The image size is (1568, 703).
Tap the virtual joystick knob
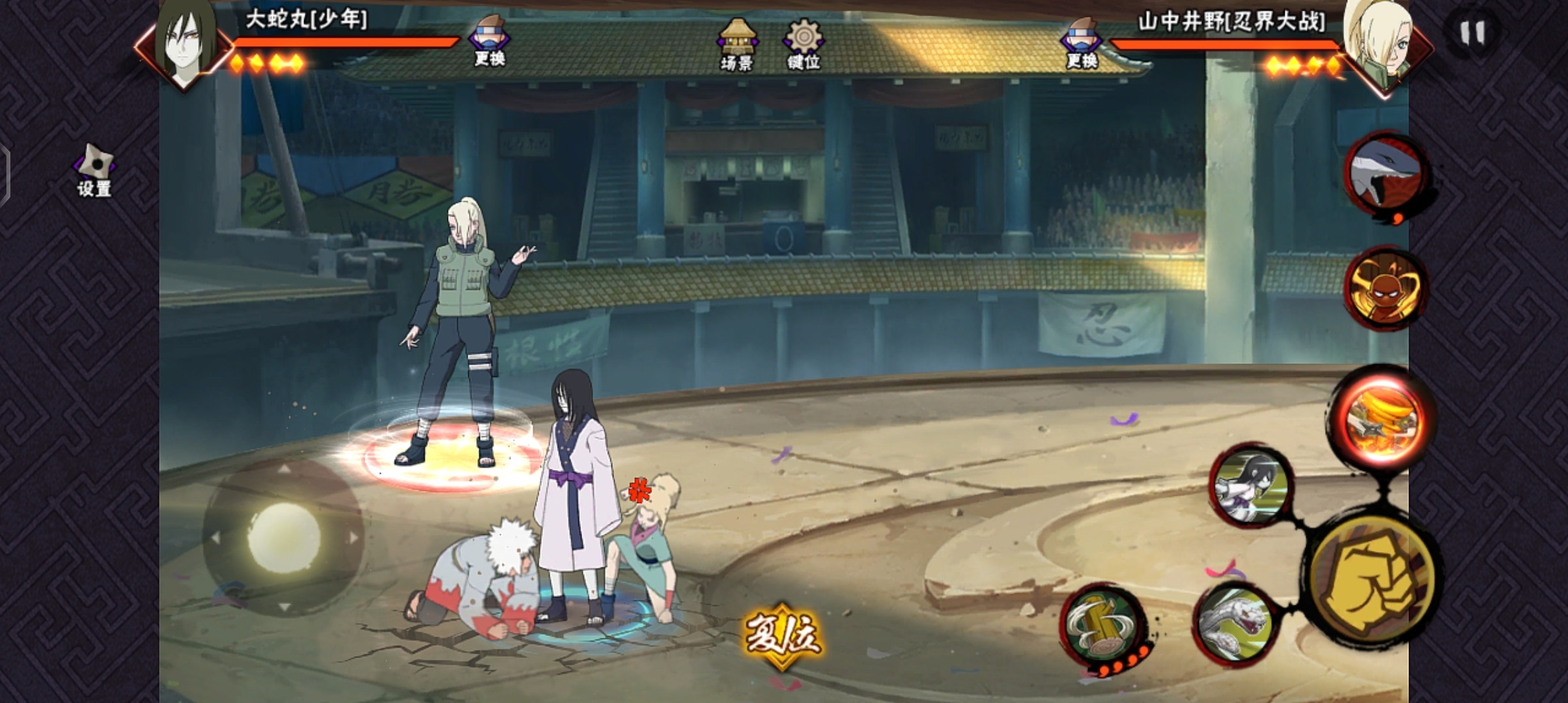point(284,537)
